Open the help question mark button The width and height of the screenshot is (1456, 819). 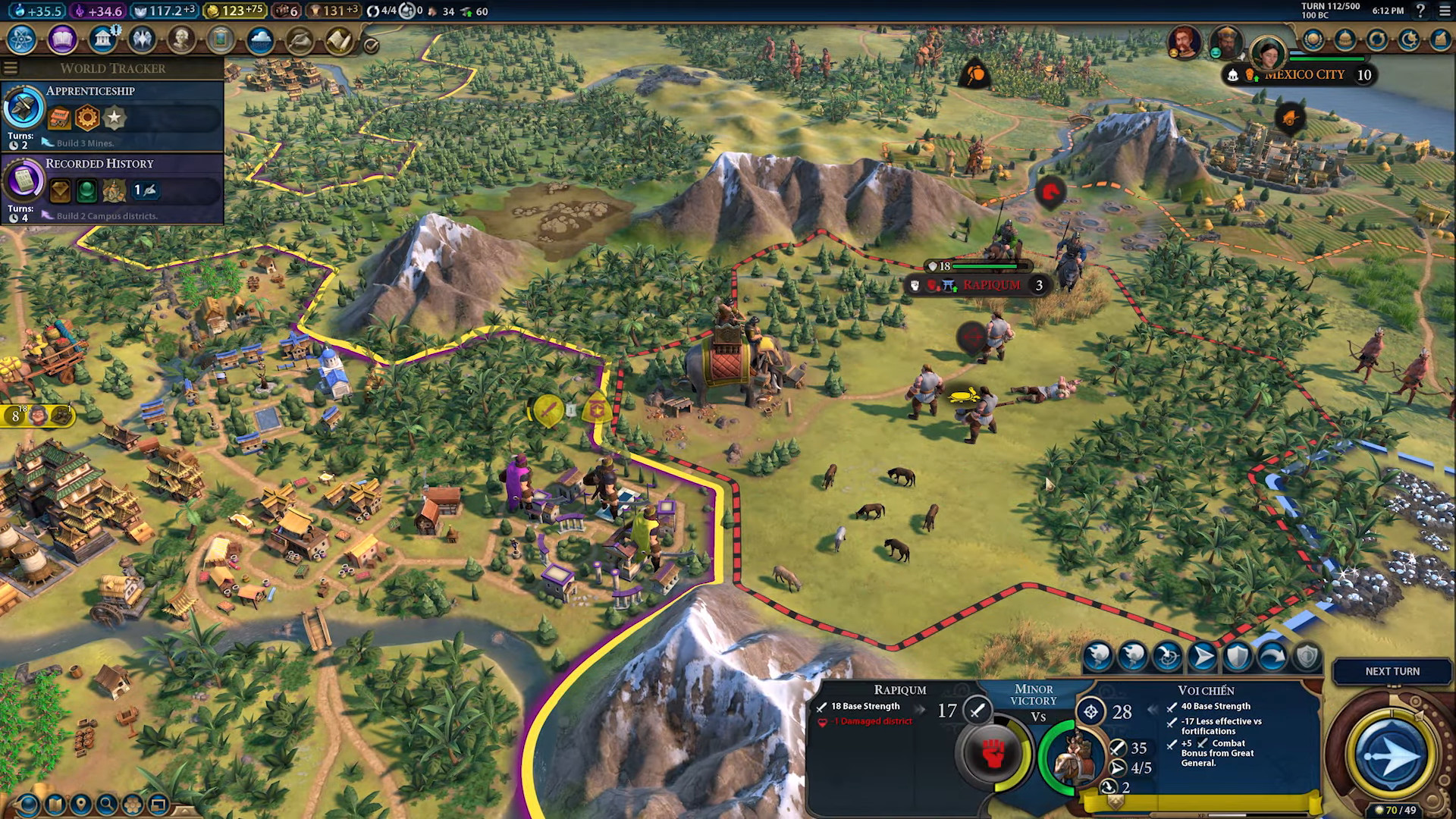click(x=1420, y=11)
